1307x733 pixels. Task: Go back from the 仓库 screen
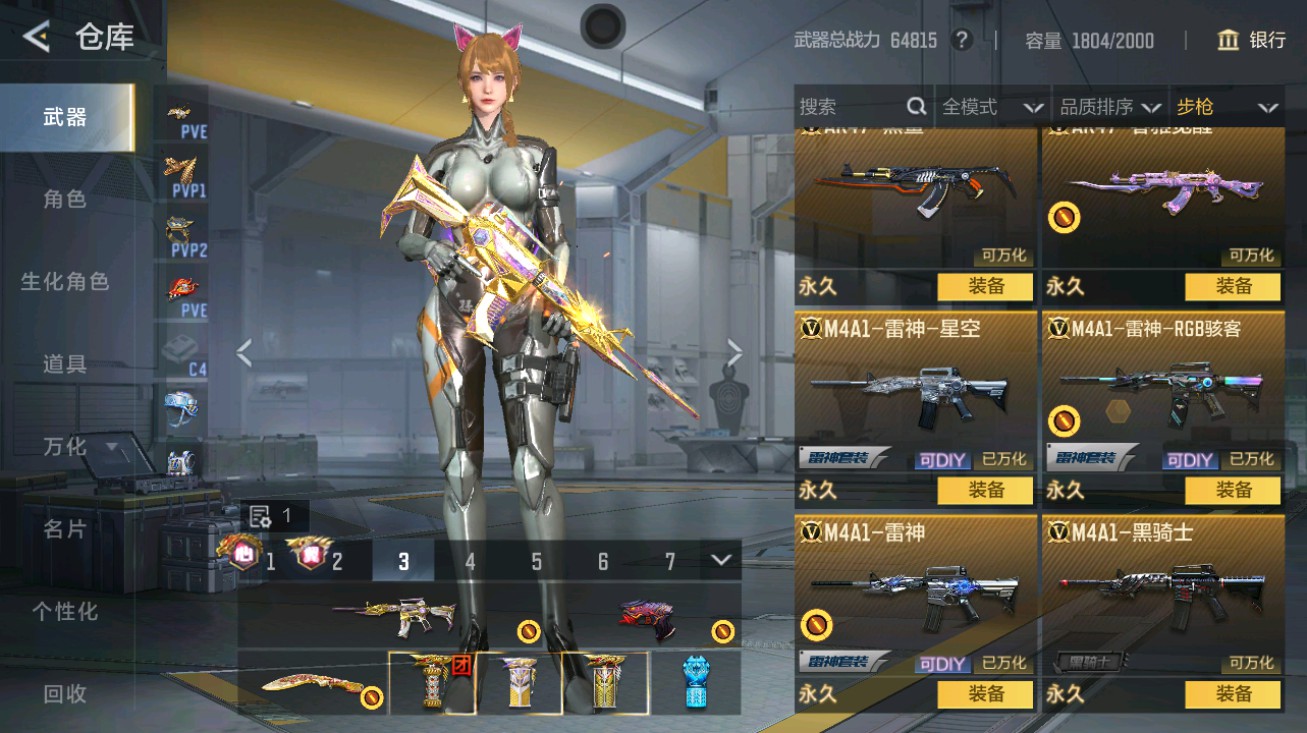point(36,38)
